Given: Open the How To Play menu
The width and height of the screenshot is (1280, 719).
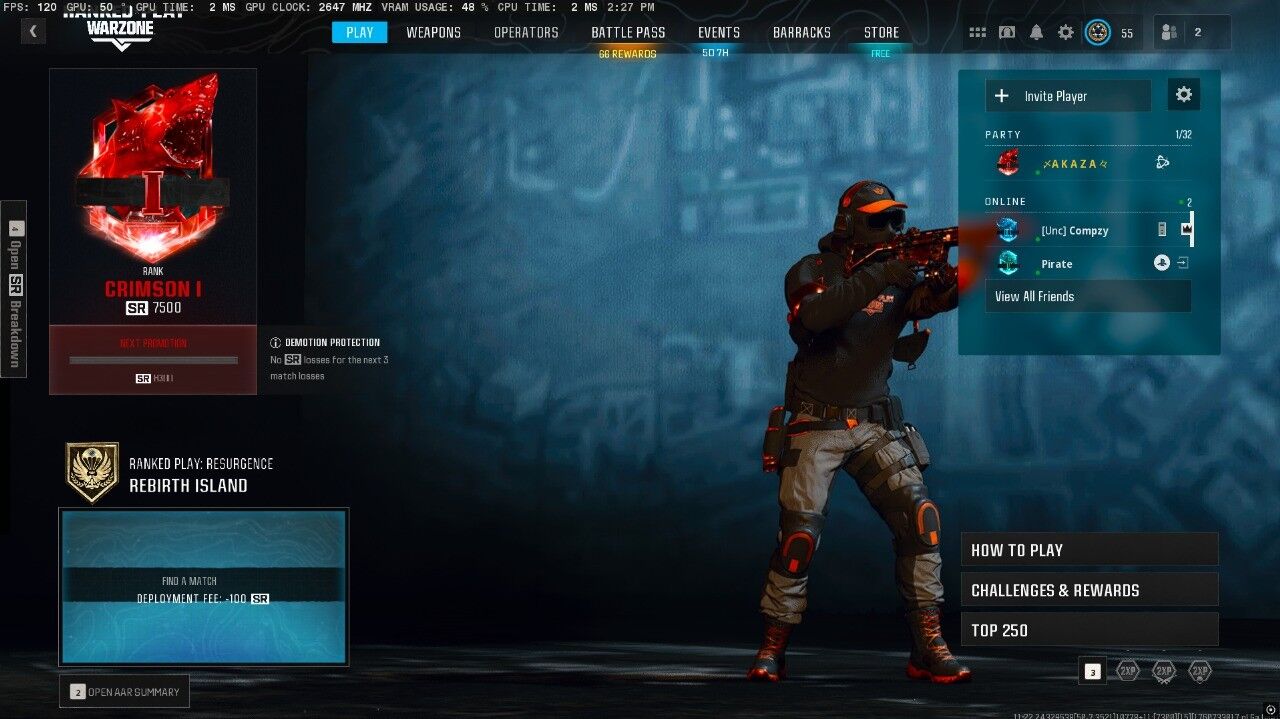Looking at the screenshot, I should [1089, 550].
